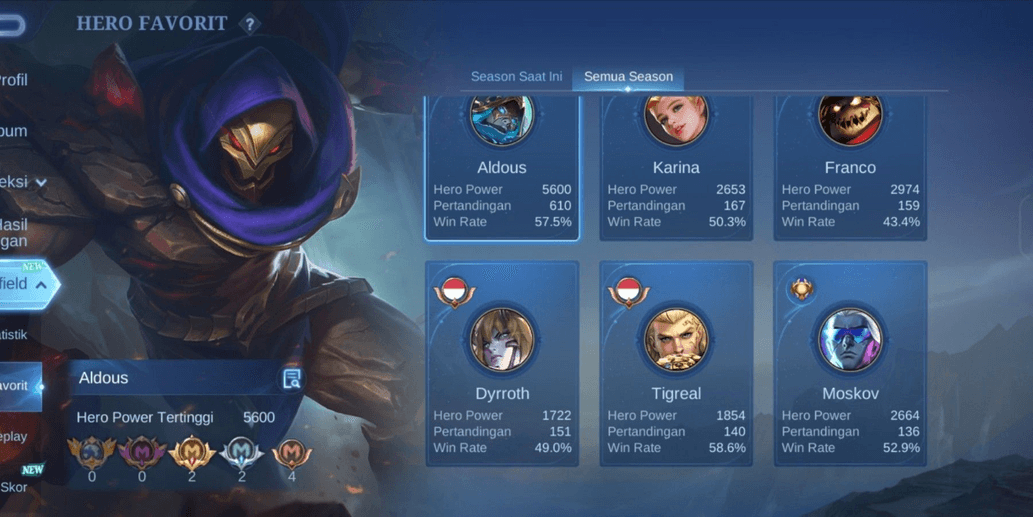Click the Hero Favorit help question mark
Viewport: 1033px width, 517px height.
tap(250, 23)
